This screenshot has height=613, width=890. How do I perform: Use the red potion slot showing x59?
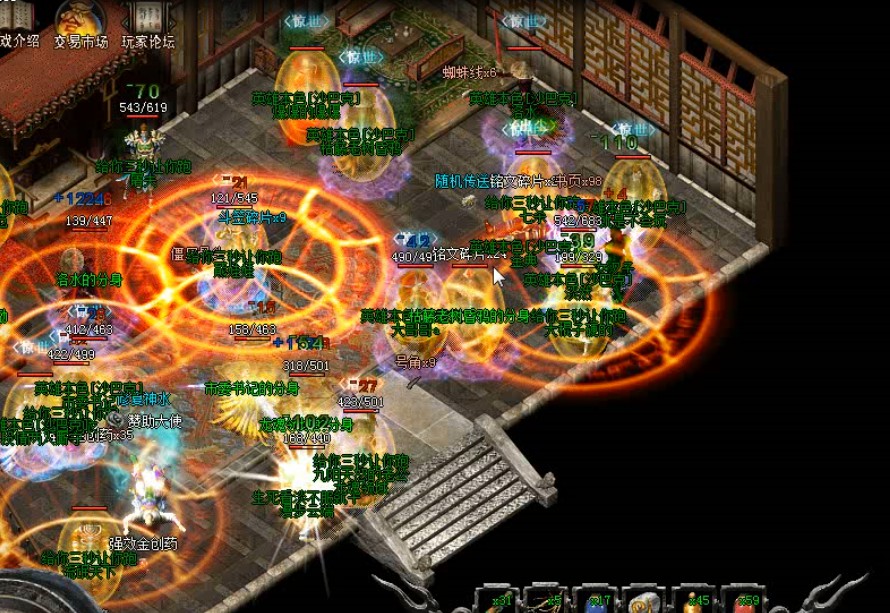(743, 600)
